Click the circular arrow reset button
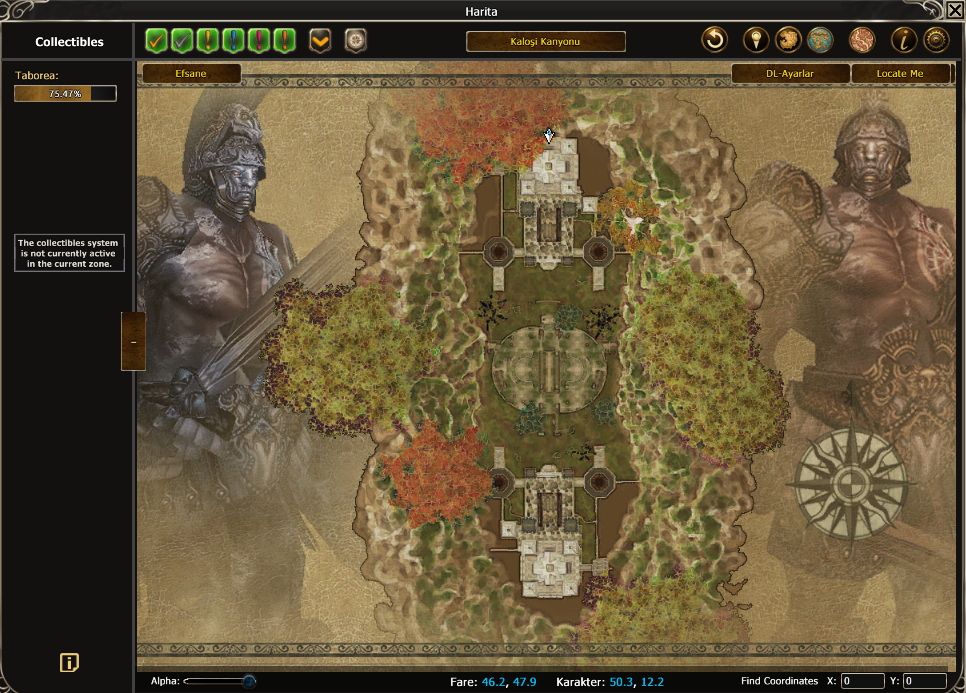 pos(714,41)
